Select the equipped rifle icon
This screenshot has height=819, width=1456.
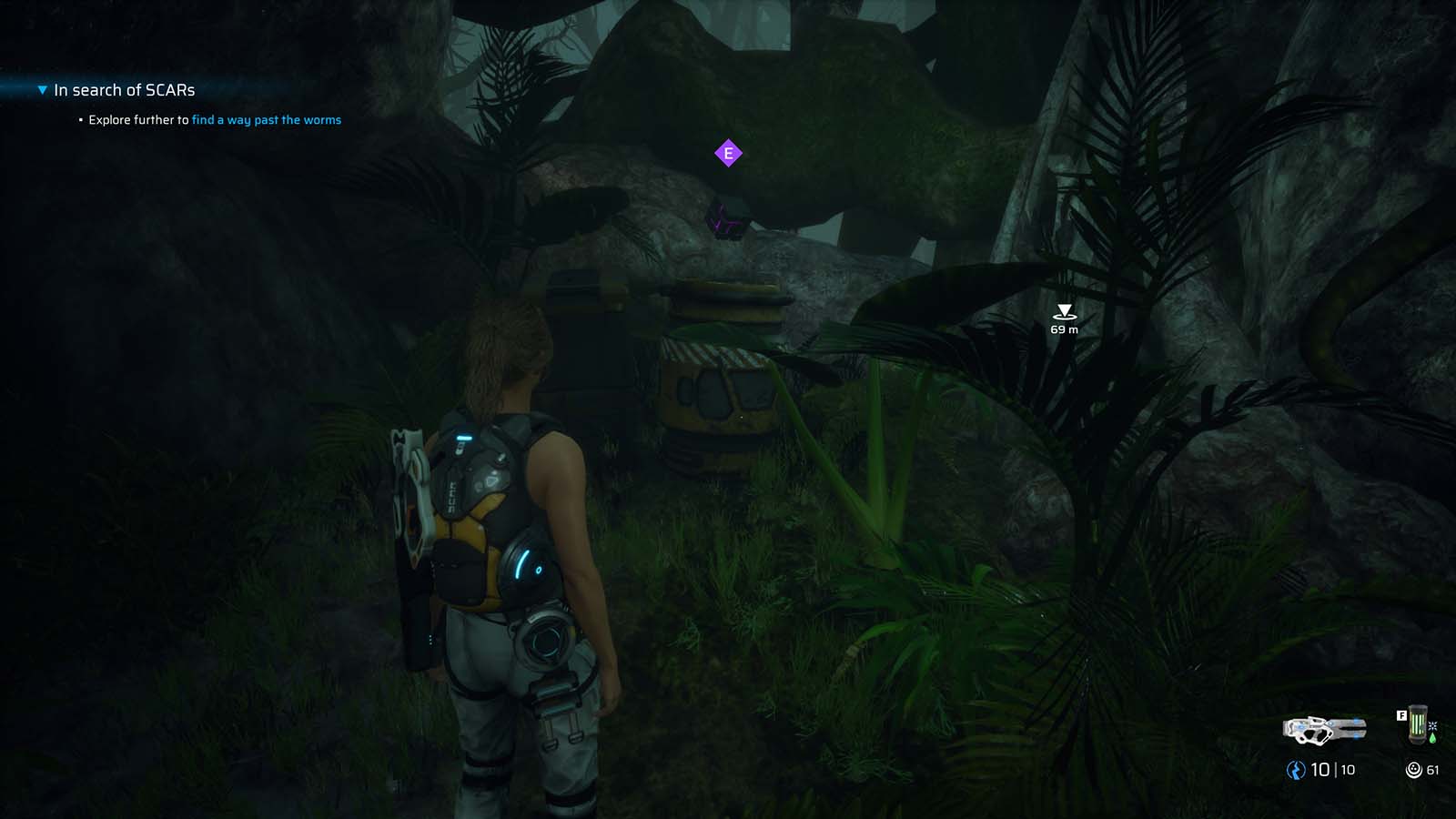(x=1325, y=729)
